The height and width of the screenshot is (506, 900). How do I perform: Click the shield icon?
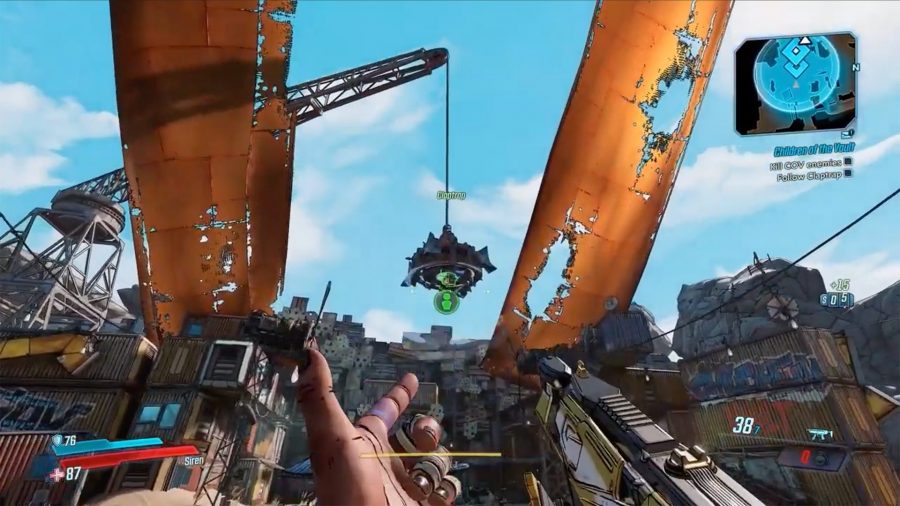pos(57,439)
